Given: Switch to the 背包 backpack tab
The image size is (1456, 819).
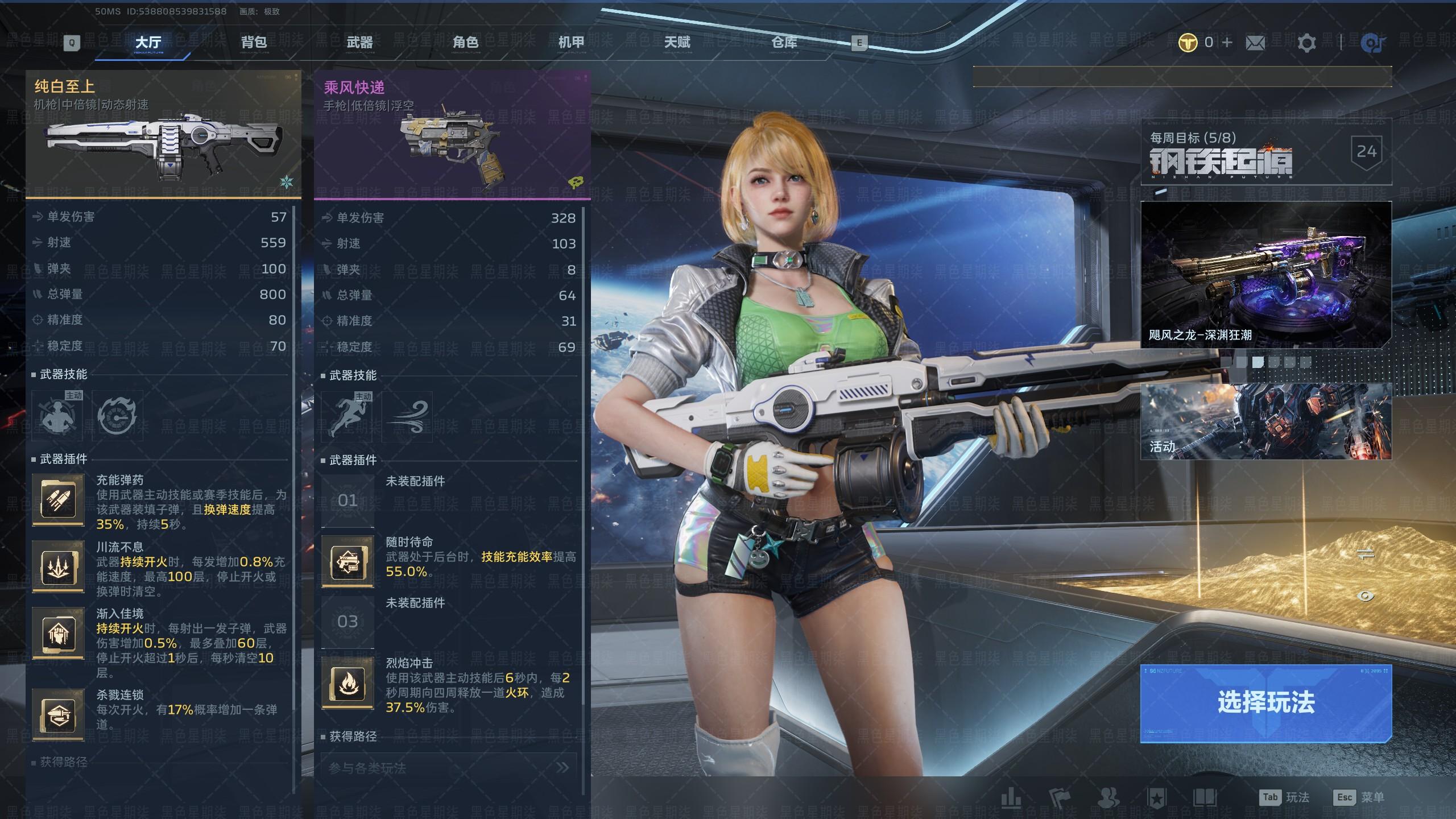Looking at the screenshot, I should 254,42.
